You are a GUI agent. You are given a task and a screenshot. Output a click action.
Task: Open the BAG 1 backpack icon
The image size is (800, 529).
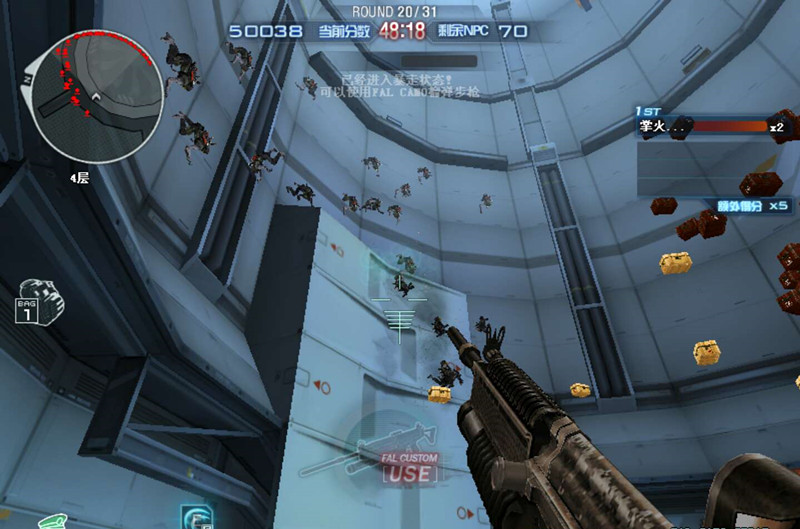39,301
